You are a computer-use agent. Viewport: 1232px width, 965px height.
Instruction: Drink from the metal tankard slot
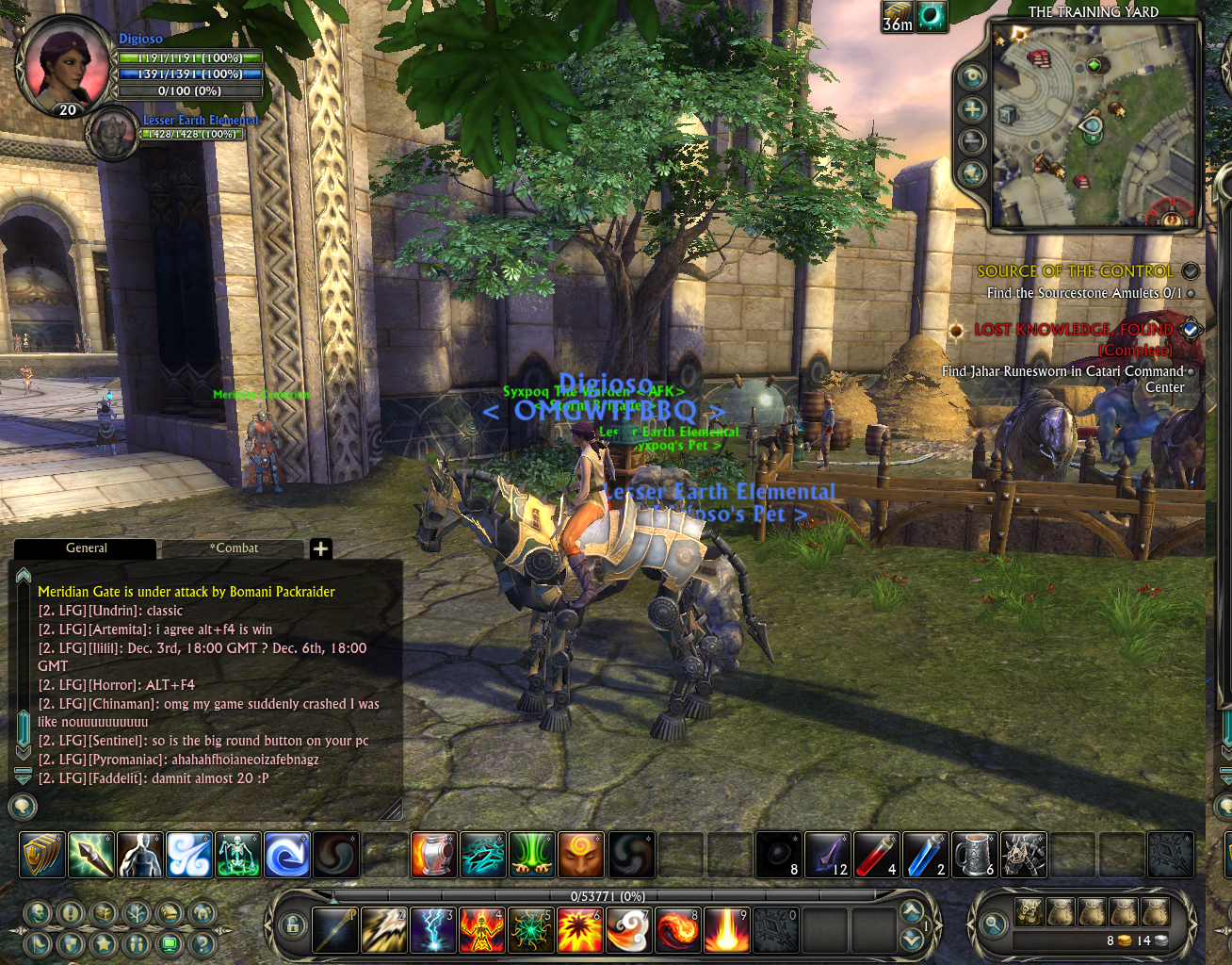coord(974,855)
